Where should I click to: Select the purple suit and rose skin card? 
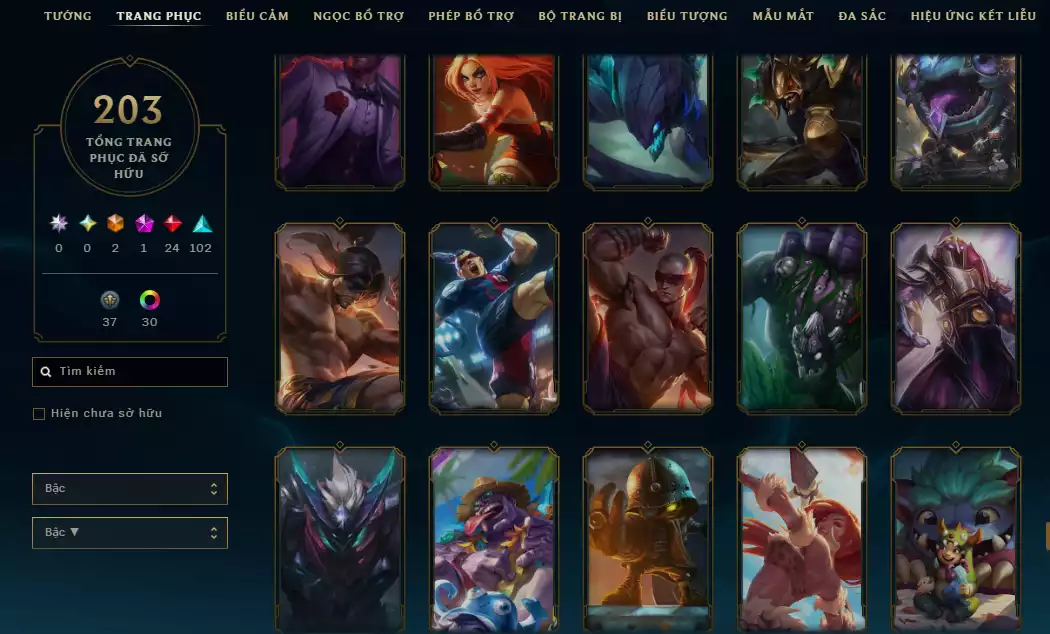tap(340, 120)
